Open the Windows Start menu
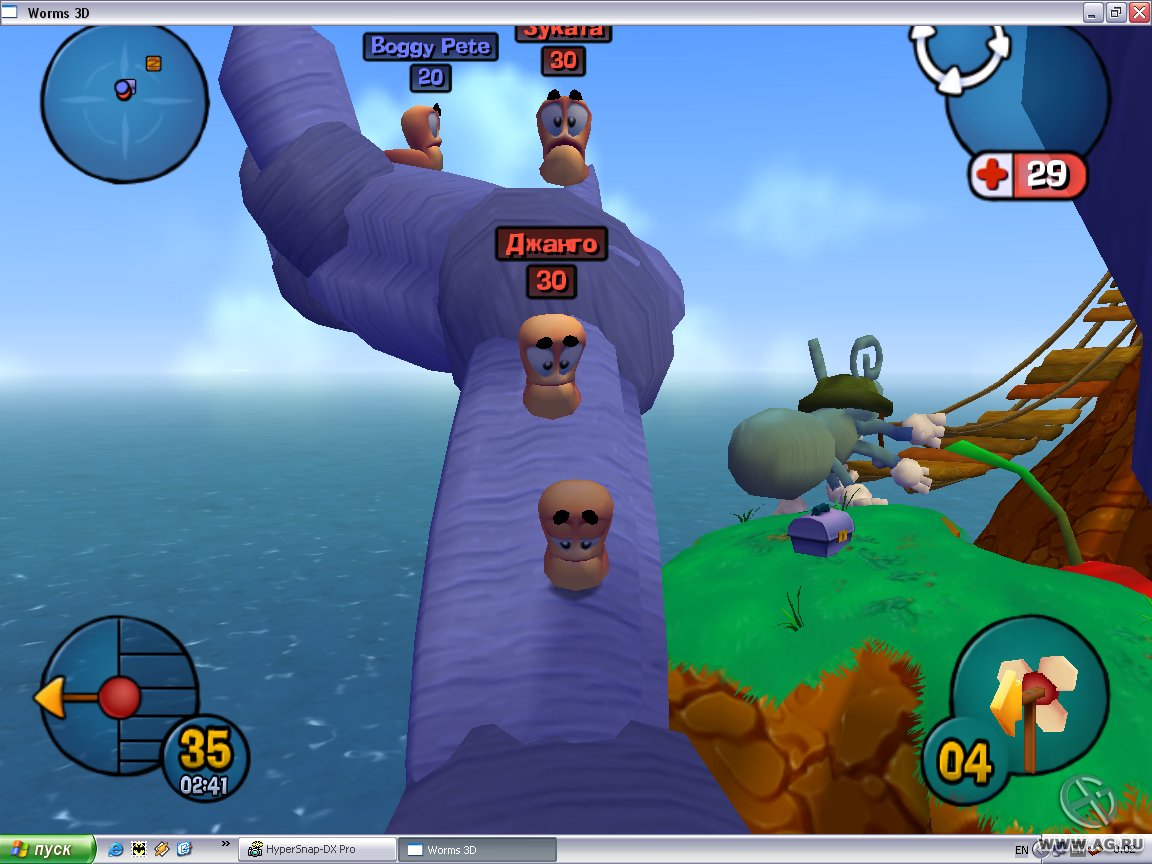Viewport: 1152px width, 864px height. point(47,849)
